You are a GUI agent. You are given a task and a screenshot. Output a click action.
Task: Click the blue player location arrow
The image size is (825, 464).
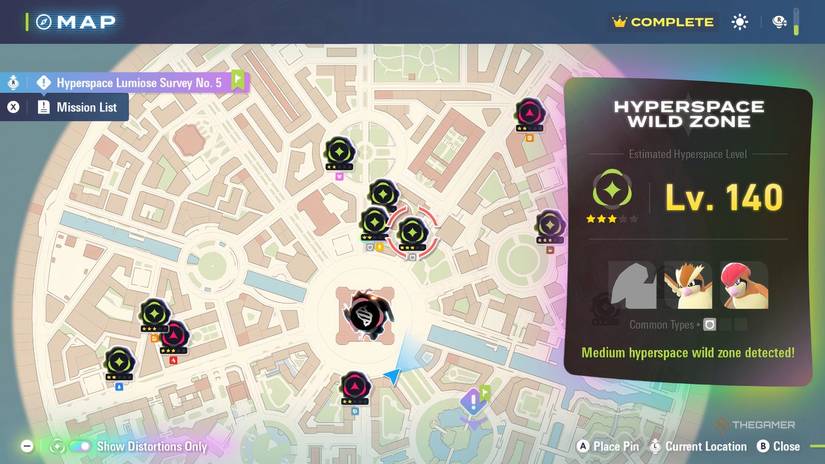click(x=393, y=376)
